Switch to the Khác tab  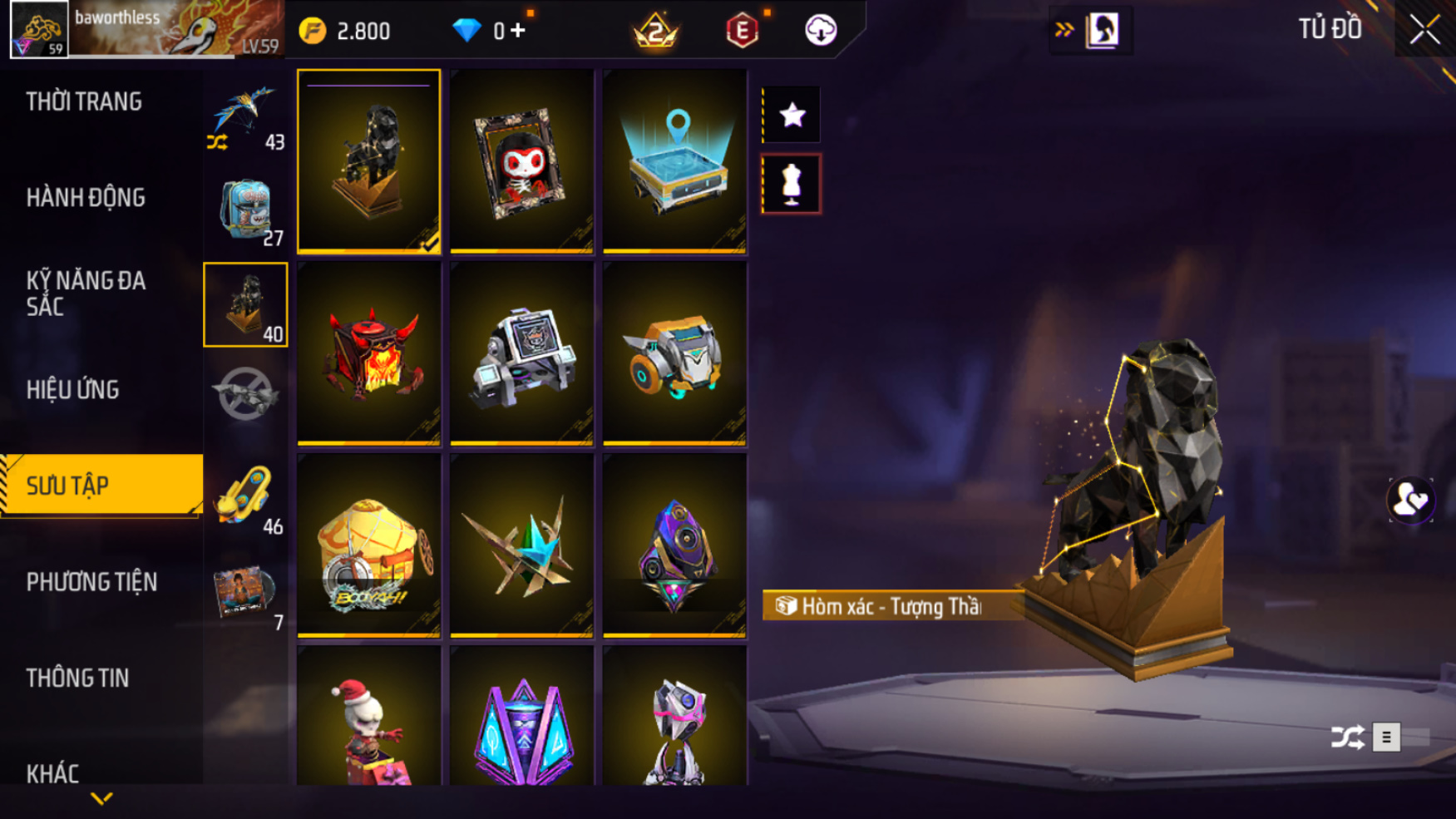(52, 773)
